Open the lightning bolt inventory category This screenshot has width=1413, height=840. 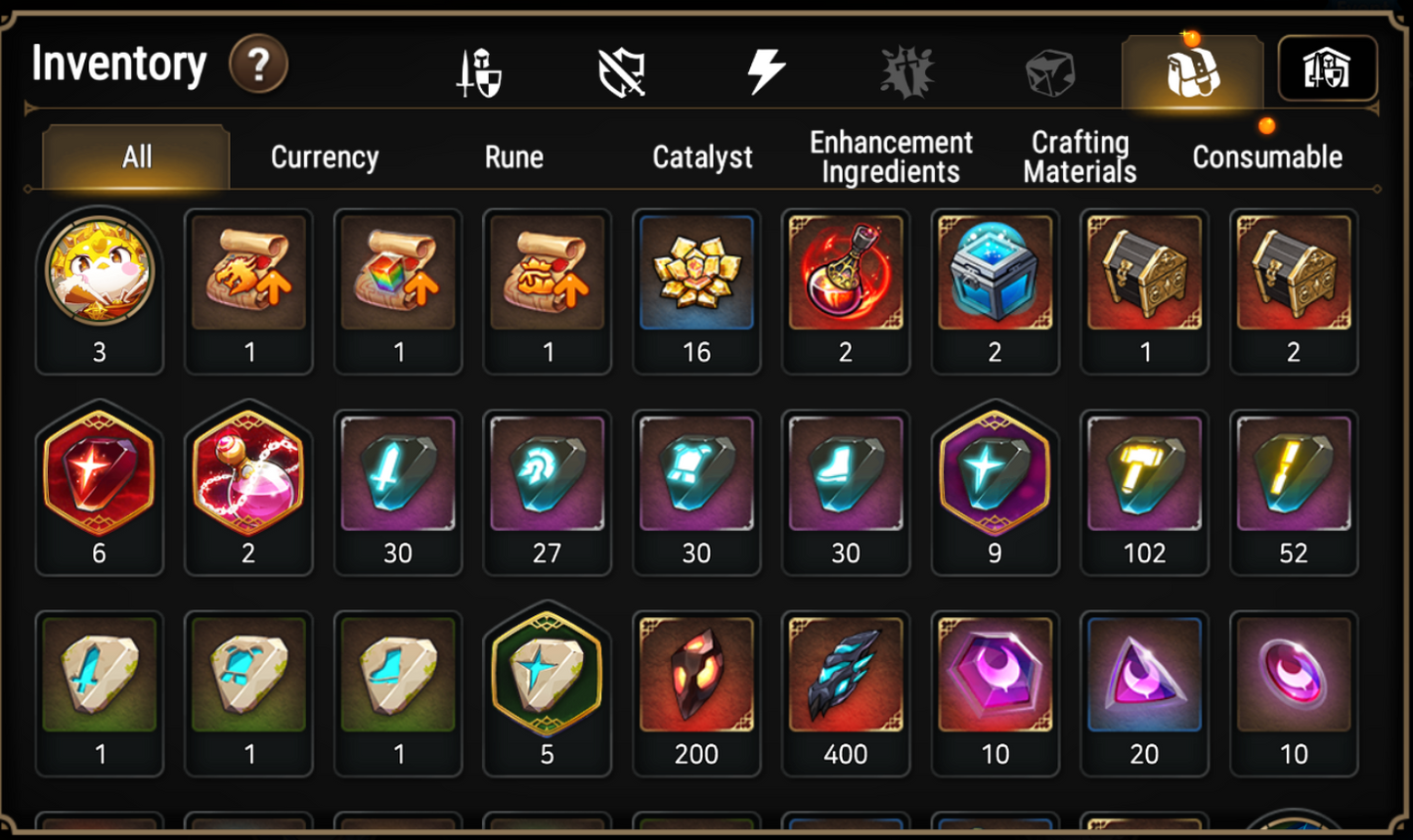766,71
